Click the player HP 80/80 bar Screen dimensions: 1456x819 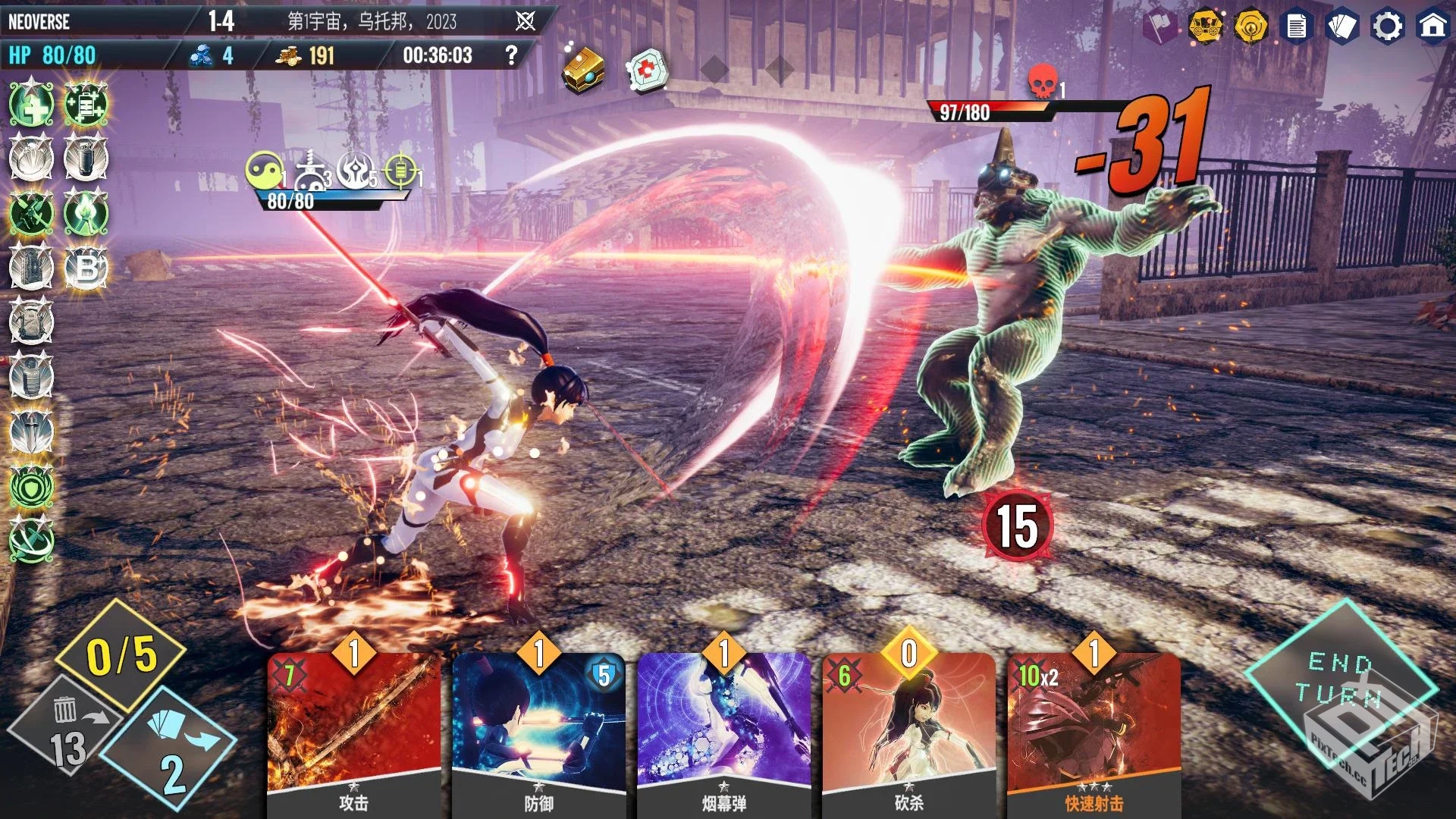(x=53, y=55)
